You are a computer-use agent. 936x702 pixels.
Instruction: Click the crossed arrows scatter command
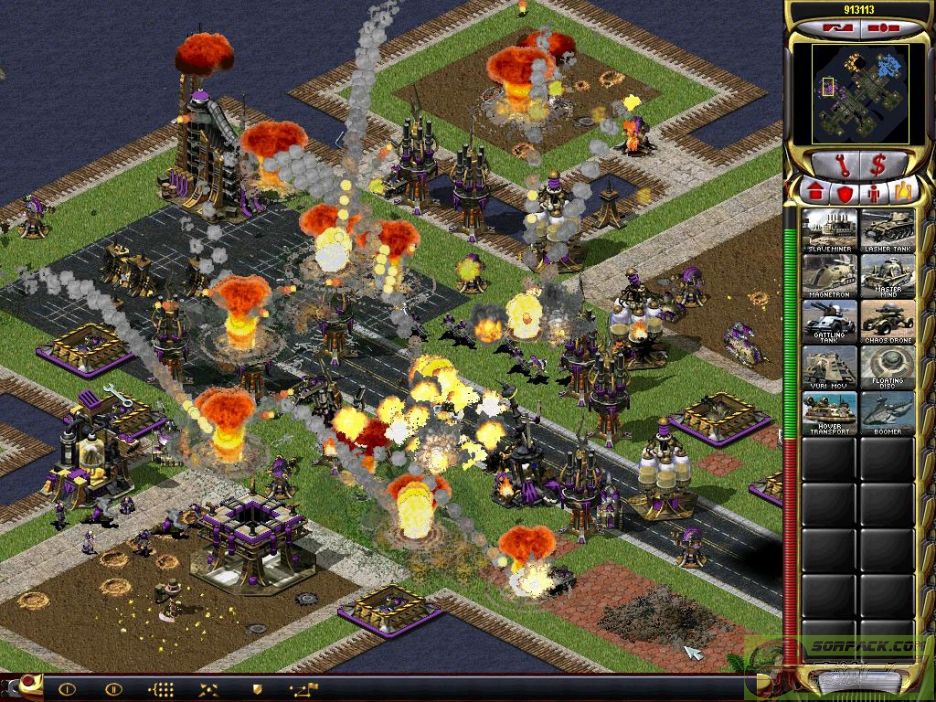pos(209,688)
